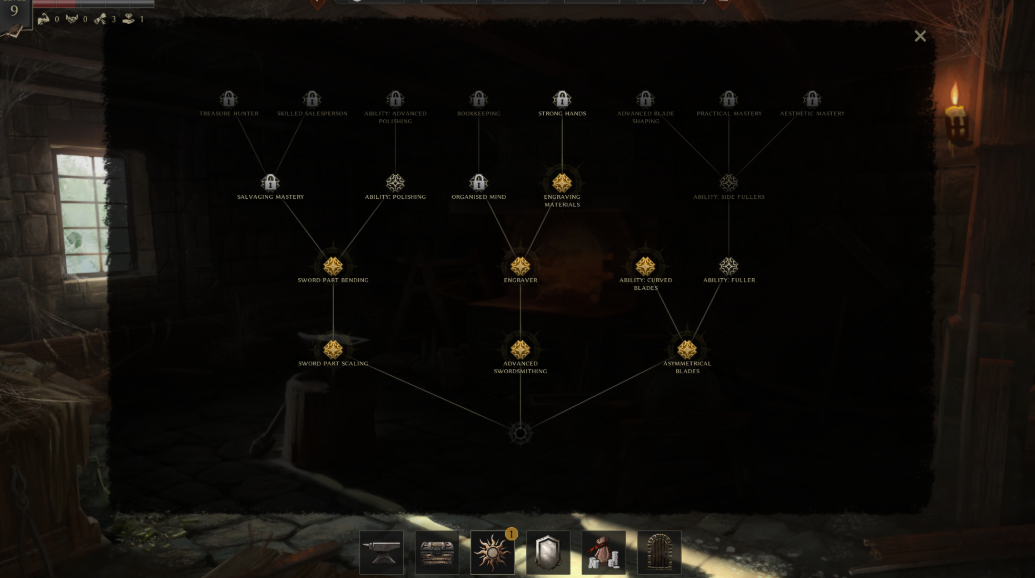Screen dimensions: 1035x578
Task: Click the locked Strong Hands node
Action: click(562, 99)
